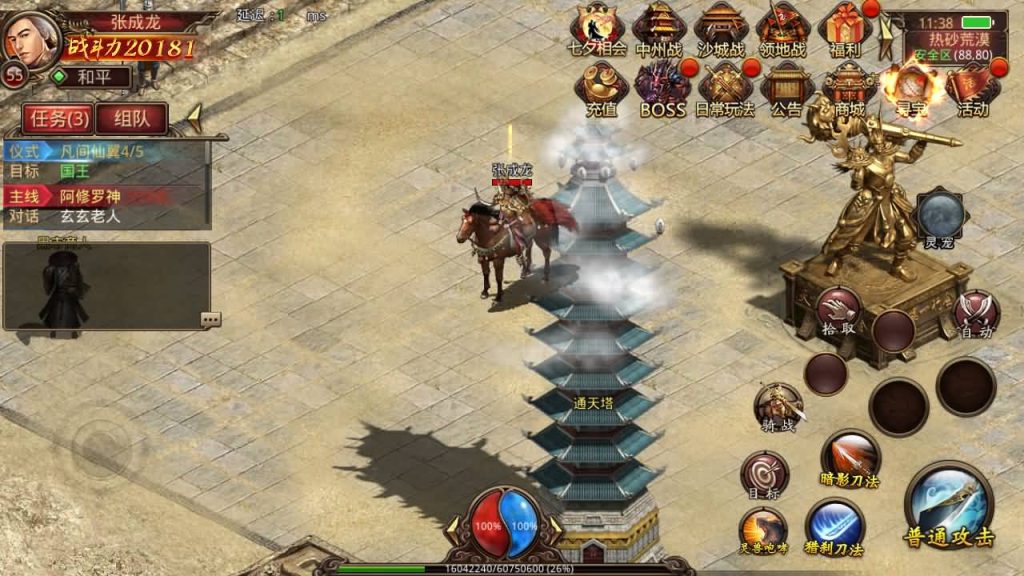Enter the 沙城战 siege event

721,28
